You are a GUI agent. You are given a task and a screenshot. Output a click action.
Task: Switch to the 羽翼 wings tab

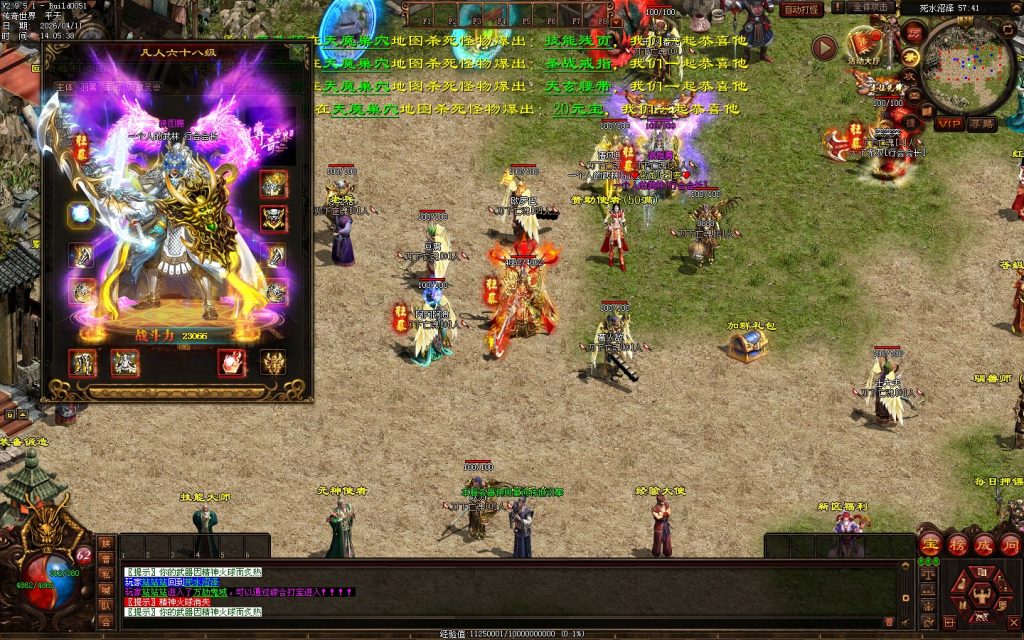89,87
